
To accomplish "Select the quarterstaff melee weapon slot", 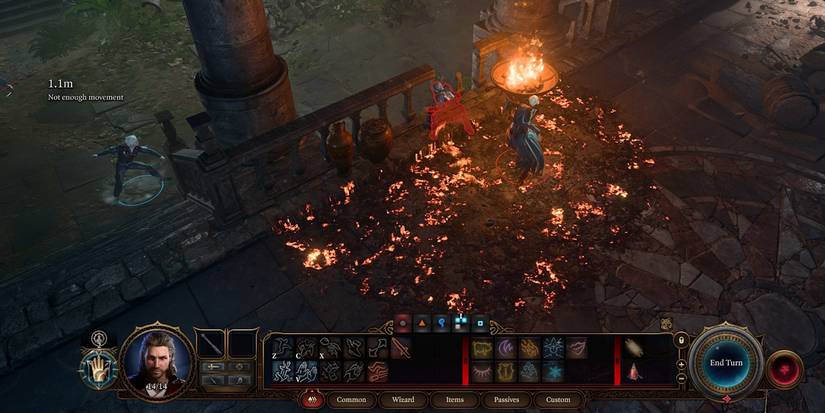I will (211, 345).
